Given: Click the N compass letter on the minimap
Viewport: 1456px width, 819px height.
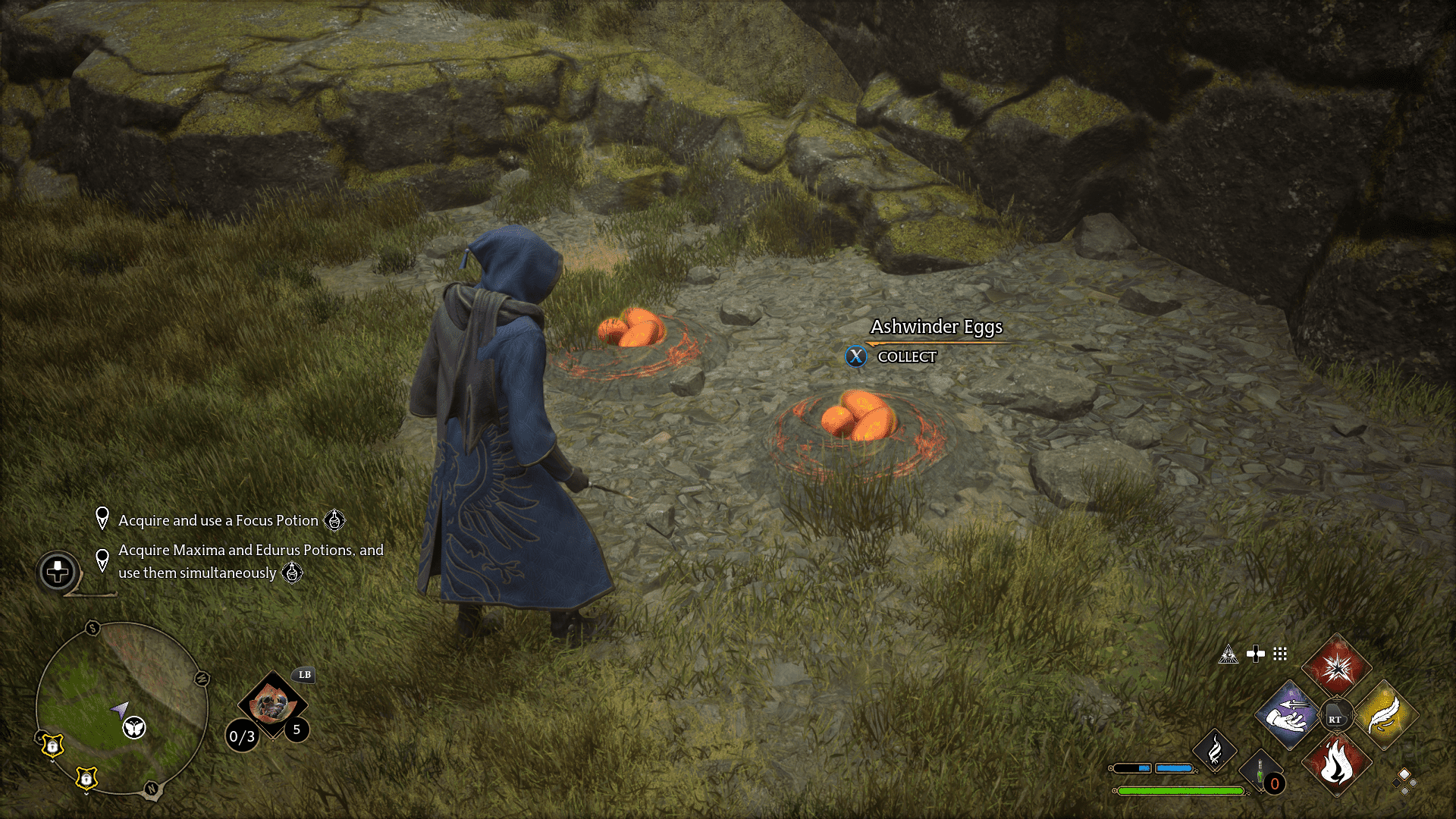Looking at the screenshot, I should tap(152, 788).
